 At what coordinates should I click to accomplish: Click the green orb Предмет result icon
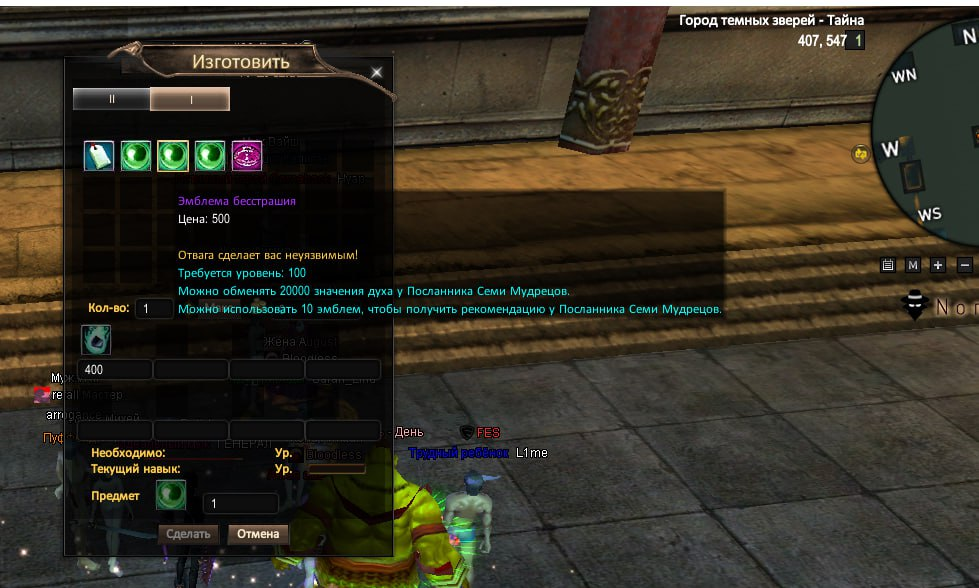coord(171,495)
